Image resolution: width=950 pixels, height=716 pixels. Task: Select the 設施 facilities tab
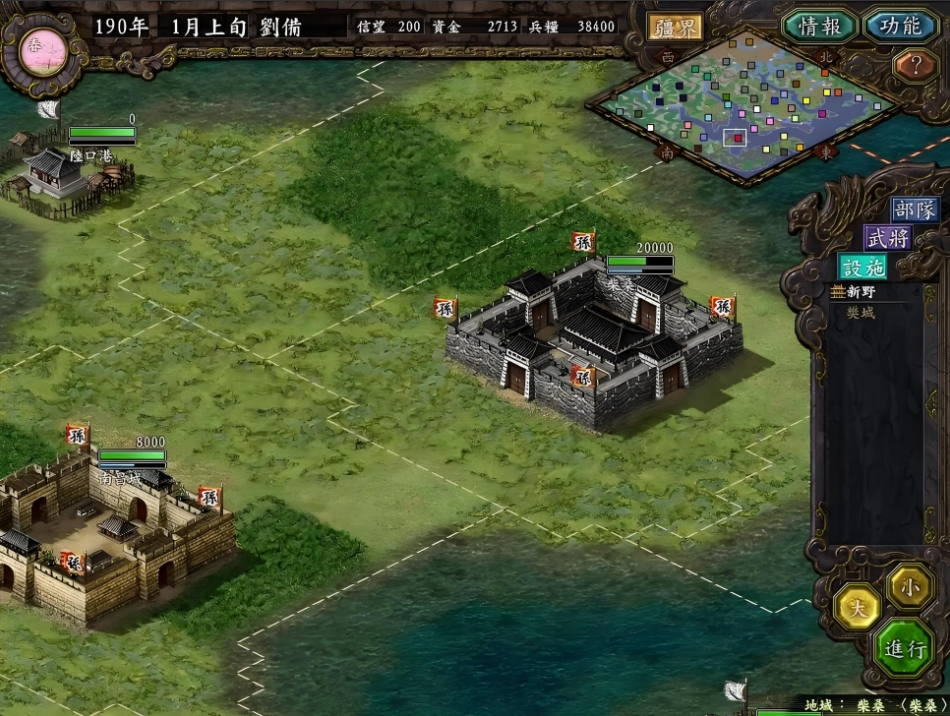[x=863, y=266]
